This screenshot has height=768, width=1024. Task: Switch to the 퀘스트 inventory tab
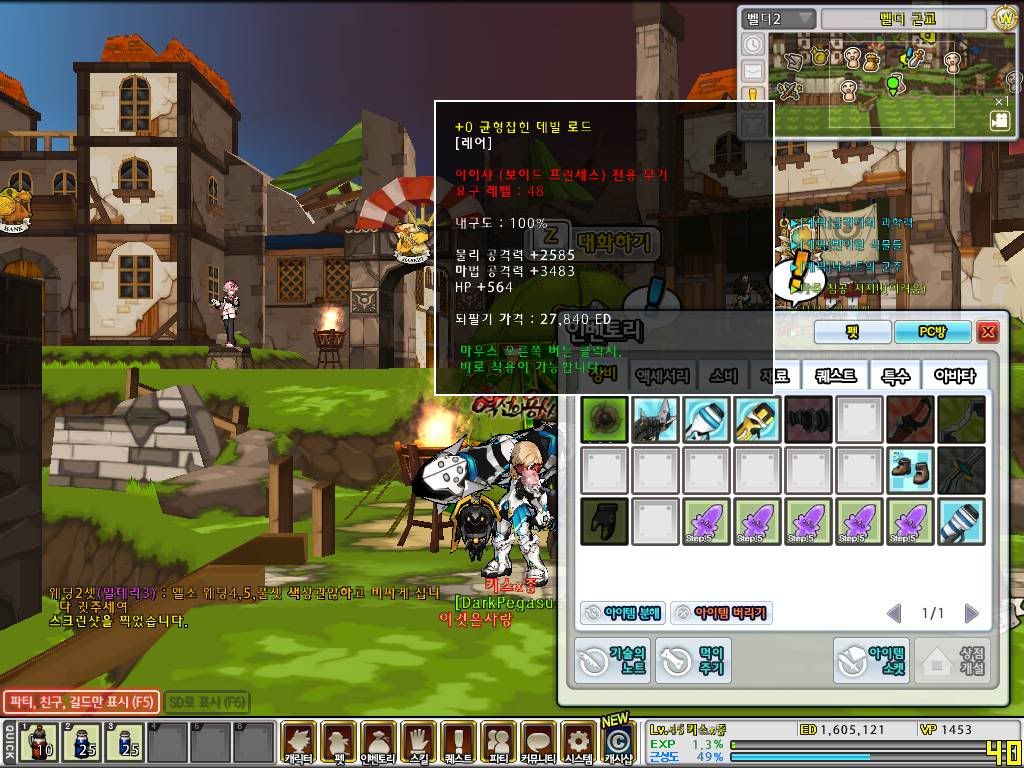[x=835, y=376]
